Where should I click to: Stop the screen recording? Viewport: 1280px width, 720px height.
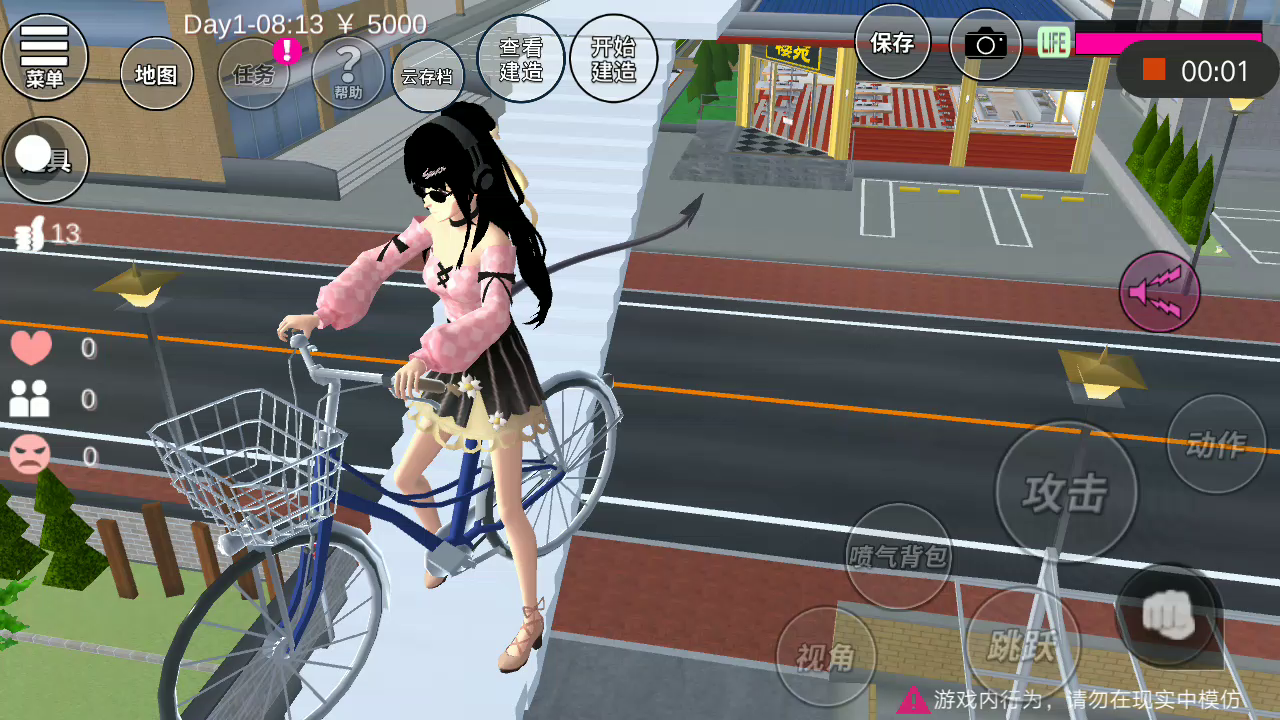click(x=1155, y=70)
